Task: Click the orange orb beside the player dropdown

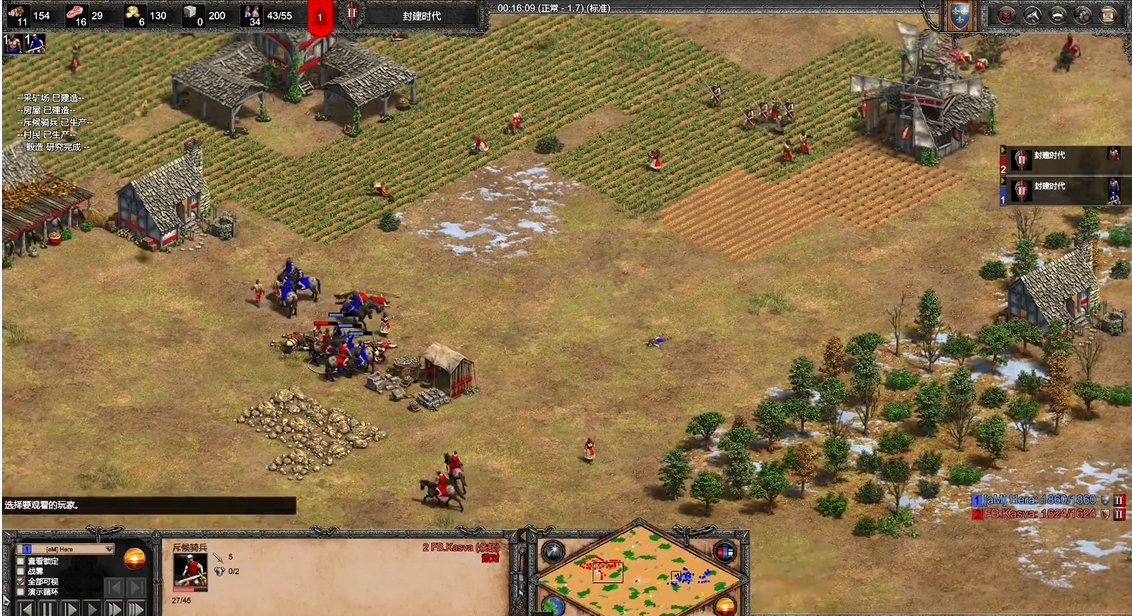Action: [x=133, y=558]
